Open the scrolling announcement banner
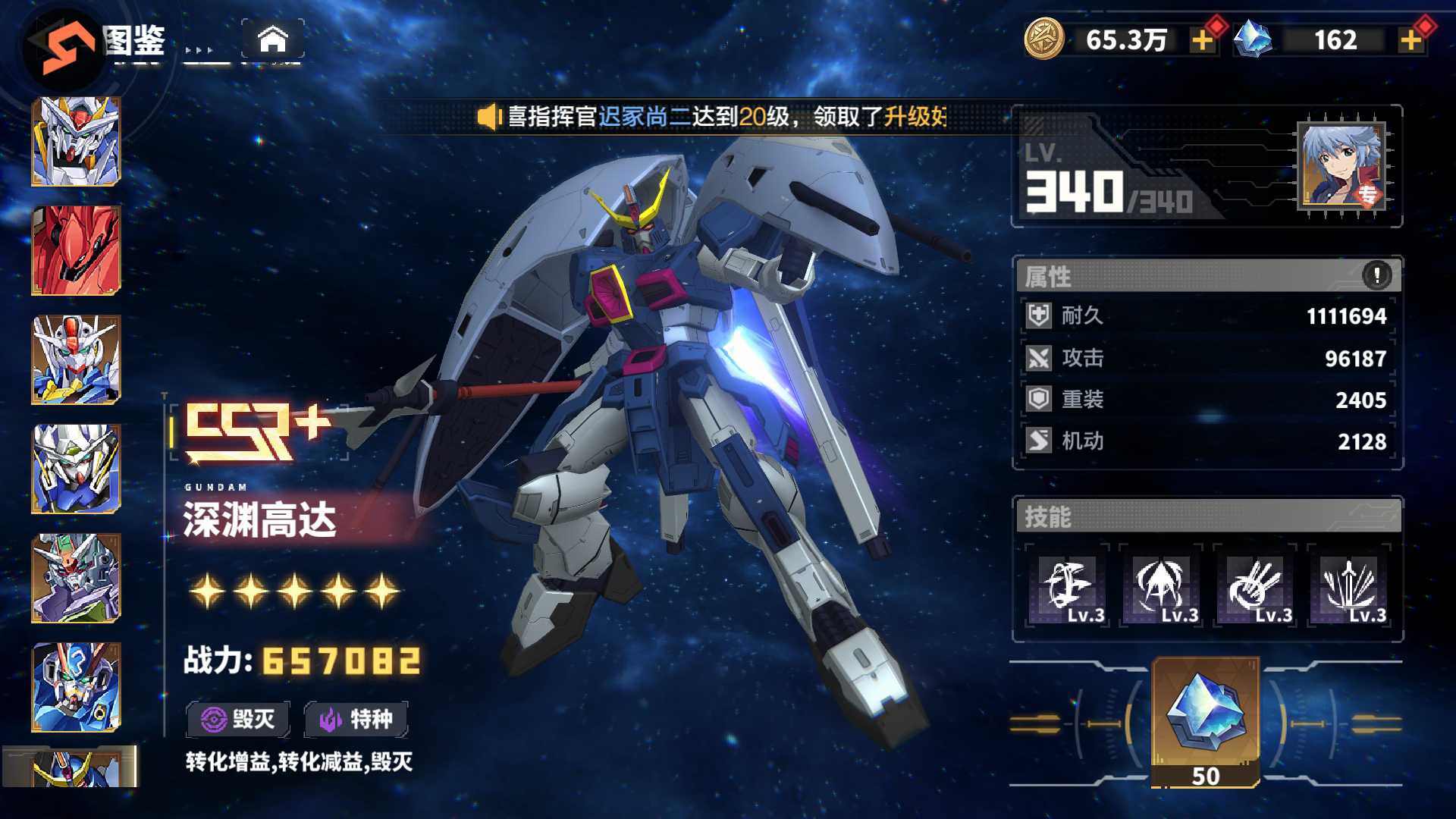Image resolution: width=1456 pixels, height=819 pixels. click(x=713, y=117)
